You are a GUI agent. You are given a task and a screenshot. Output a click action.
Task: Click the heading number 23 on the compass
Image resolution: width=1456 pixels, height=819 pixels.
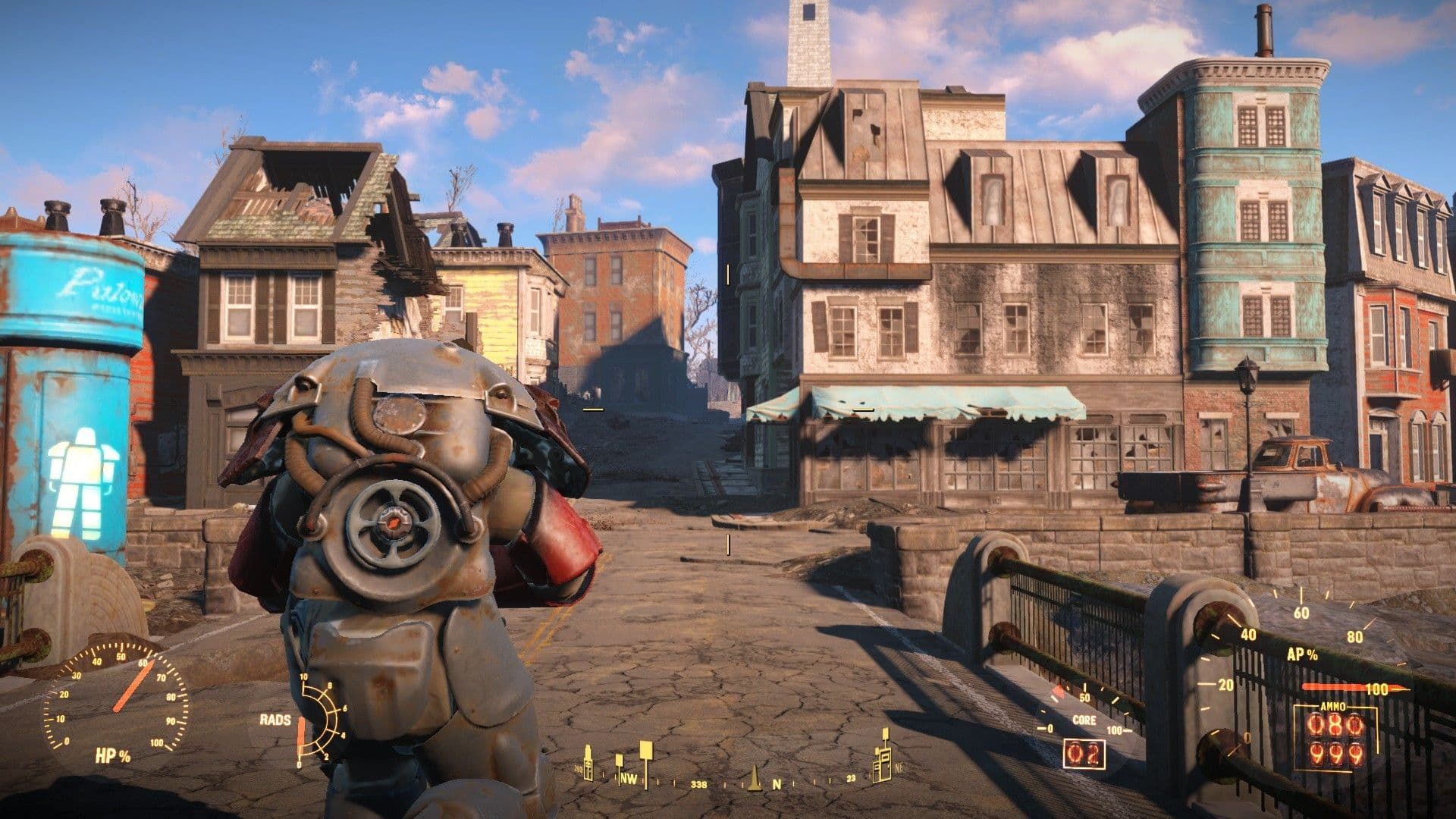coord(851,777)
